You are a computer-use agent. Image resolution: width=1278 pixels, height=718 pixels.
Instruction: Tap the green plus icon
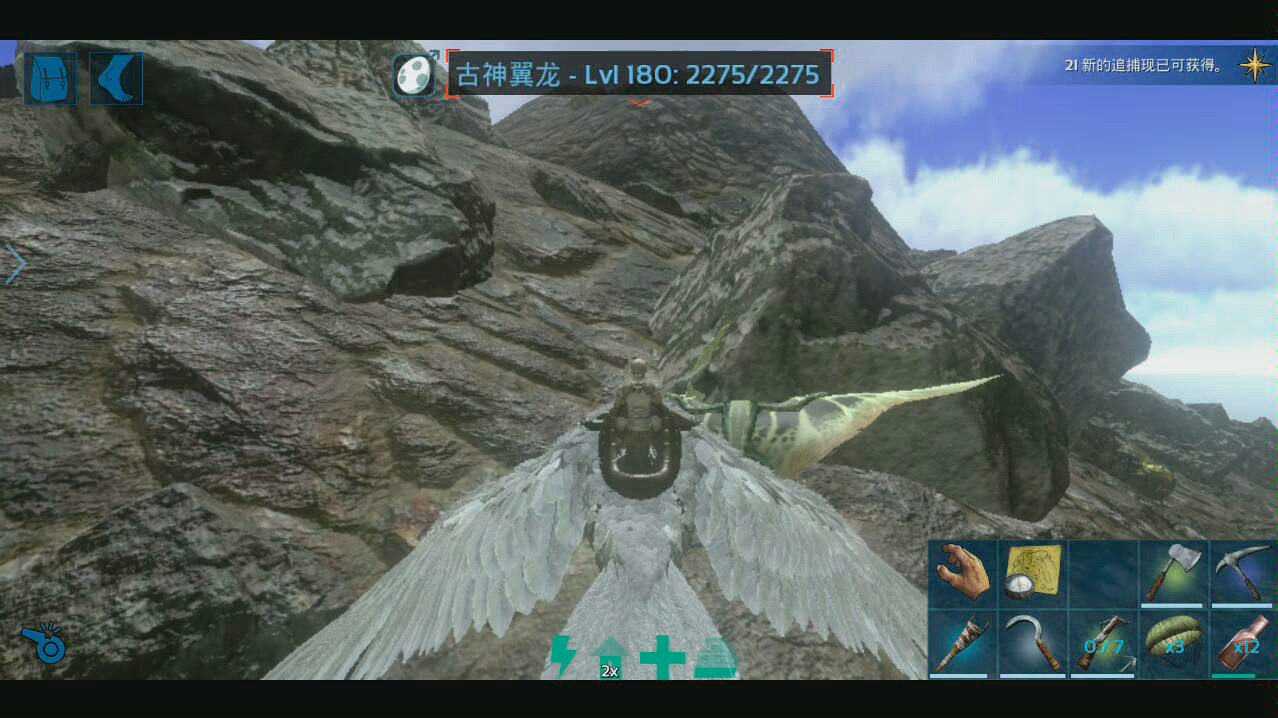pos(662,657)
